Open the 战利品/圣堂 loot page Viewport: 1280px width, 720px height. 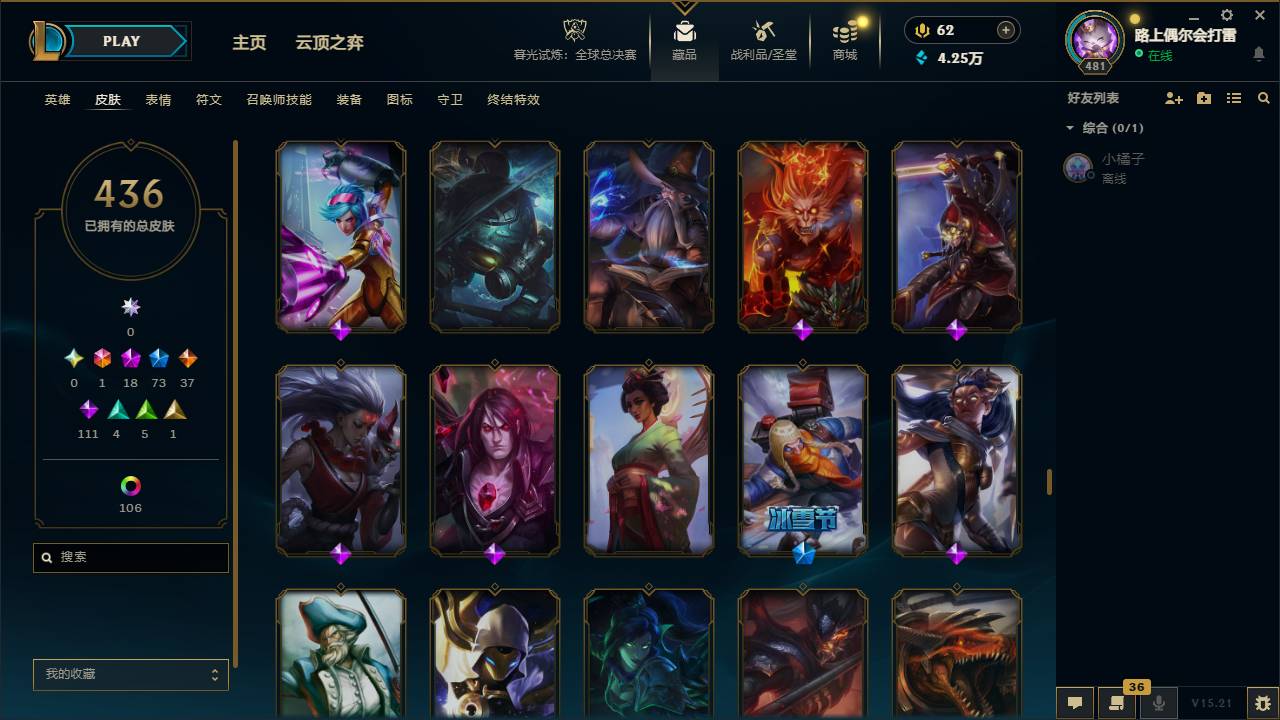761,42
